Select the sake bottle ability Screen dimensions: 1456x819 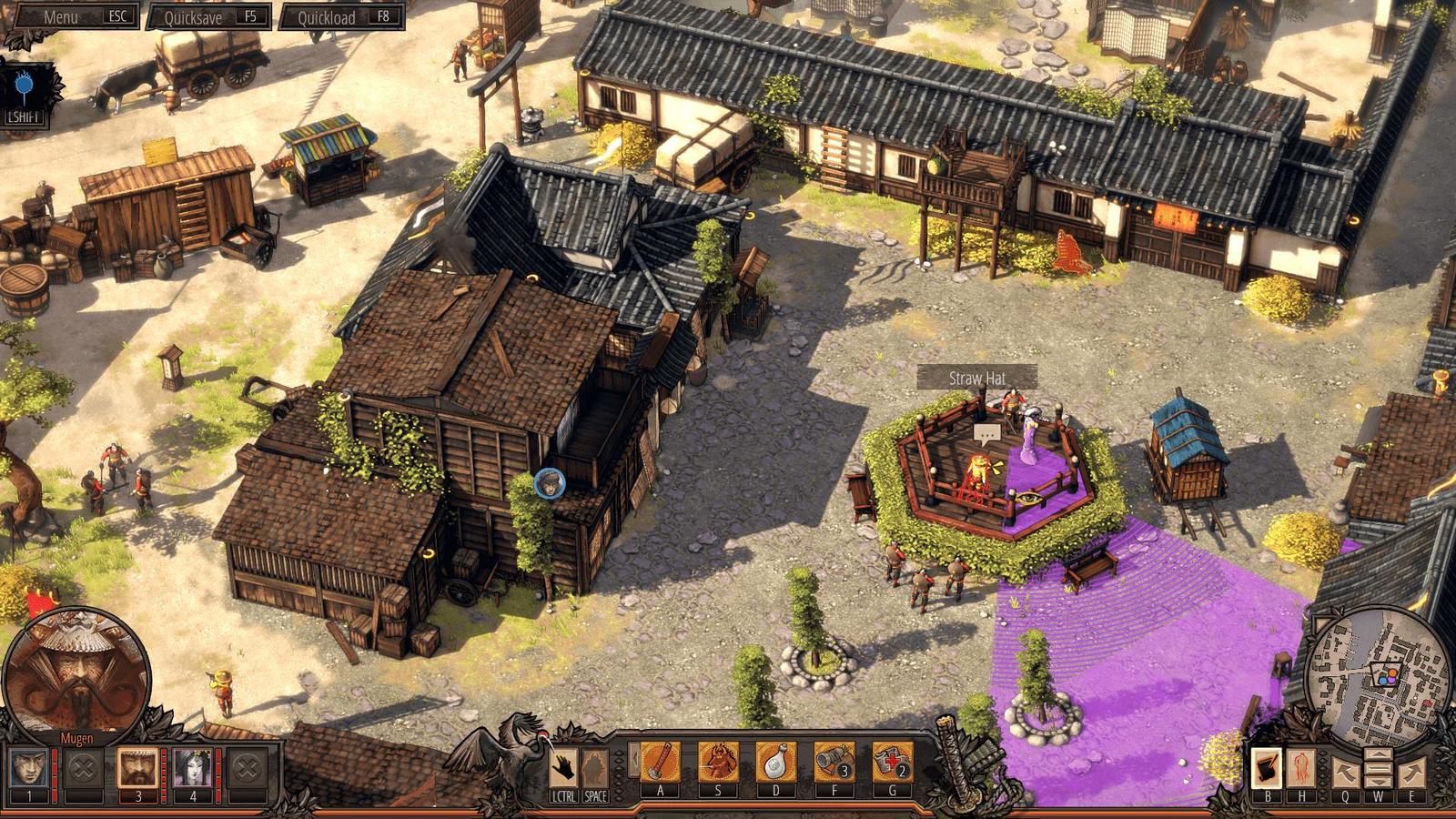tap(776, 762)
